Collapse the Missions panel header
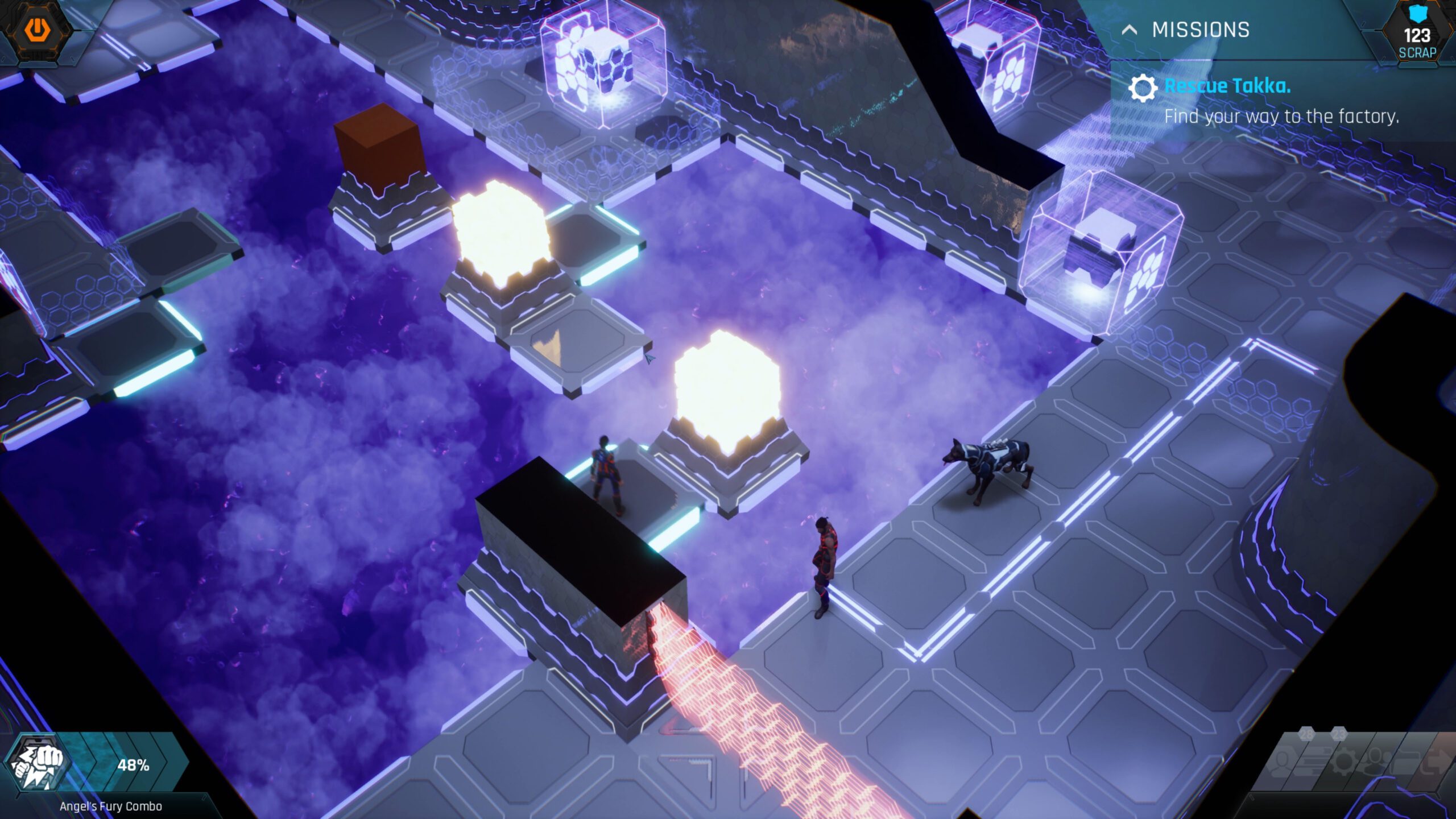This screenshot has width=1456, height=819. [x=1130, y=30]
